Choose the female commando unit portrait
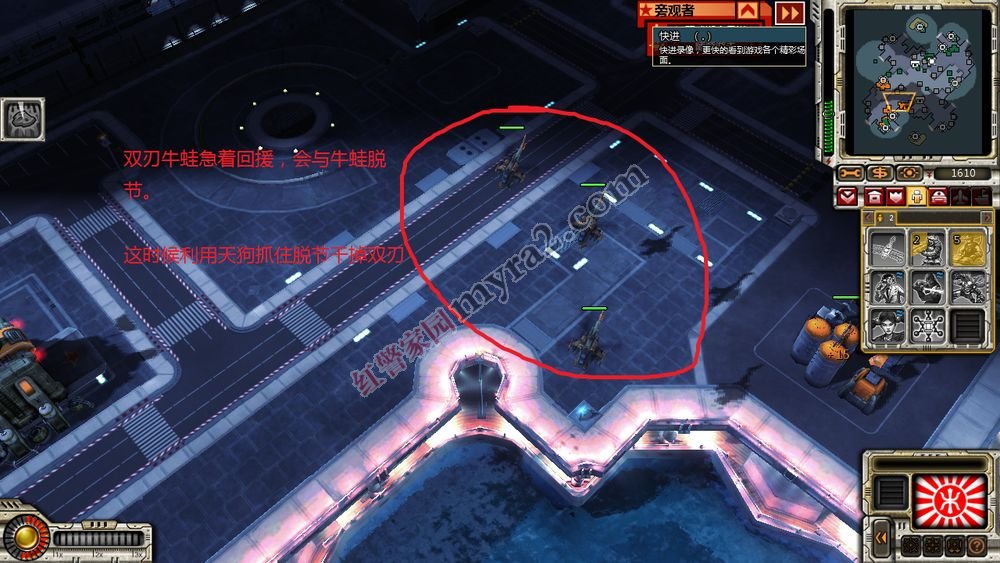This screenshot has width=1000, height=563. (x=885, y=325)
